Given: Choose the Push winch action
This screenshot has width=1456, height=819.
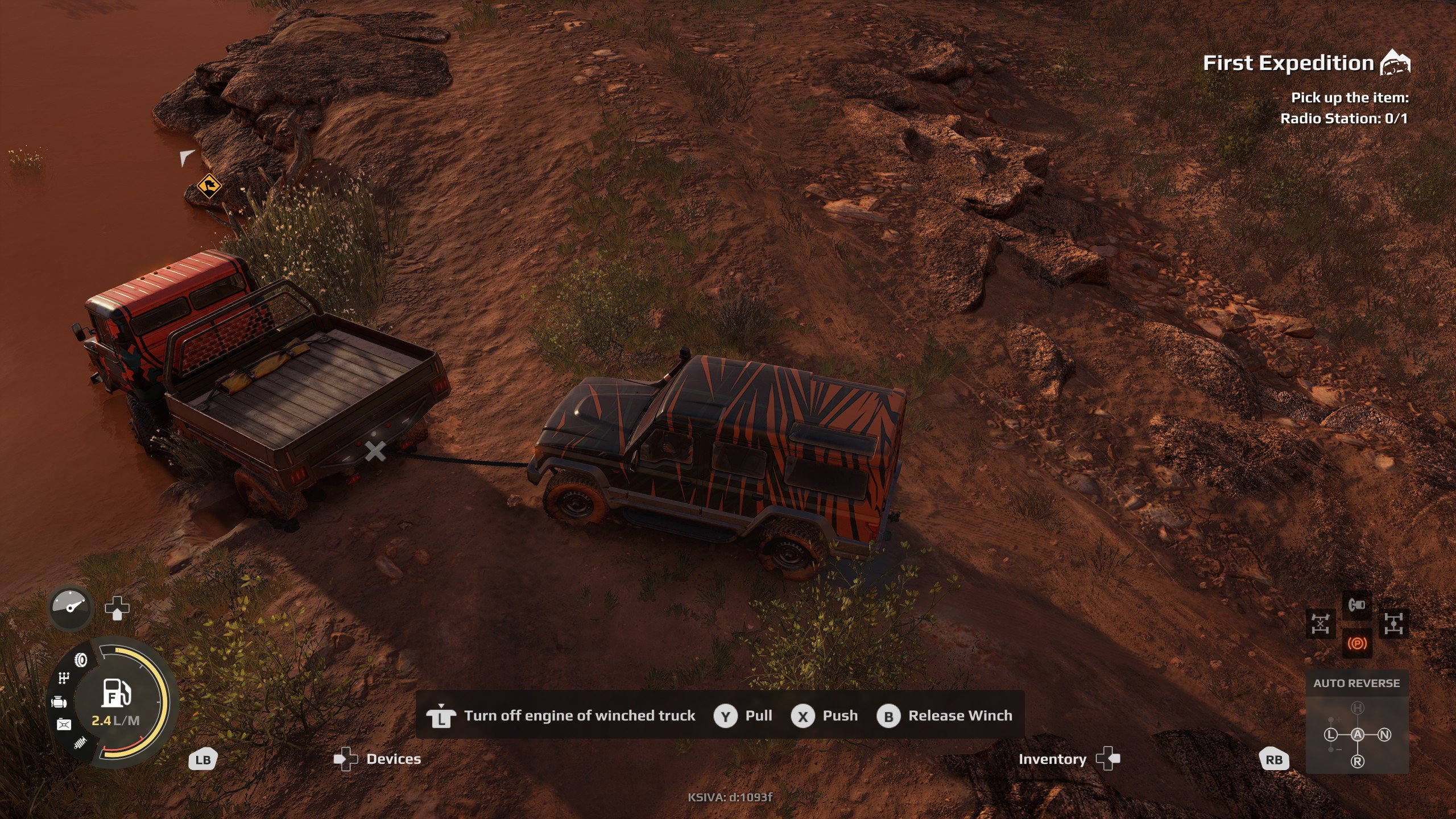Looking at the screenshot, I should point(824,715).
